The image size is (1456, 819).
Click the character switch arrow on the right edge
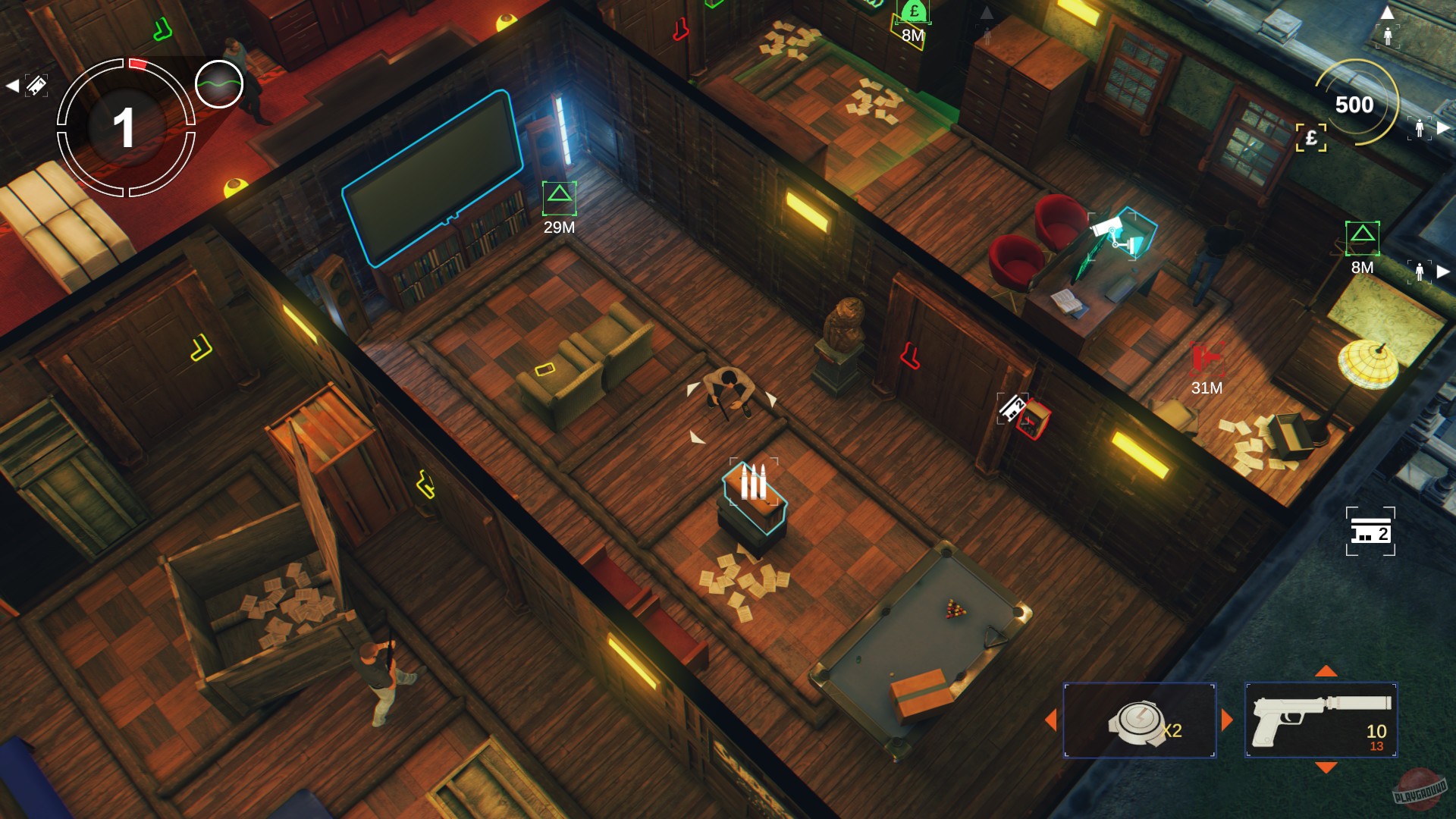[x=1442, y=126]
